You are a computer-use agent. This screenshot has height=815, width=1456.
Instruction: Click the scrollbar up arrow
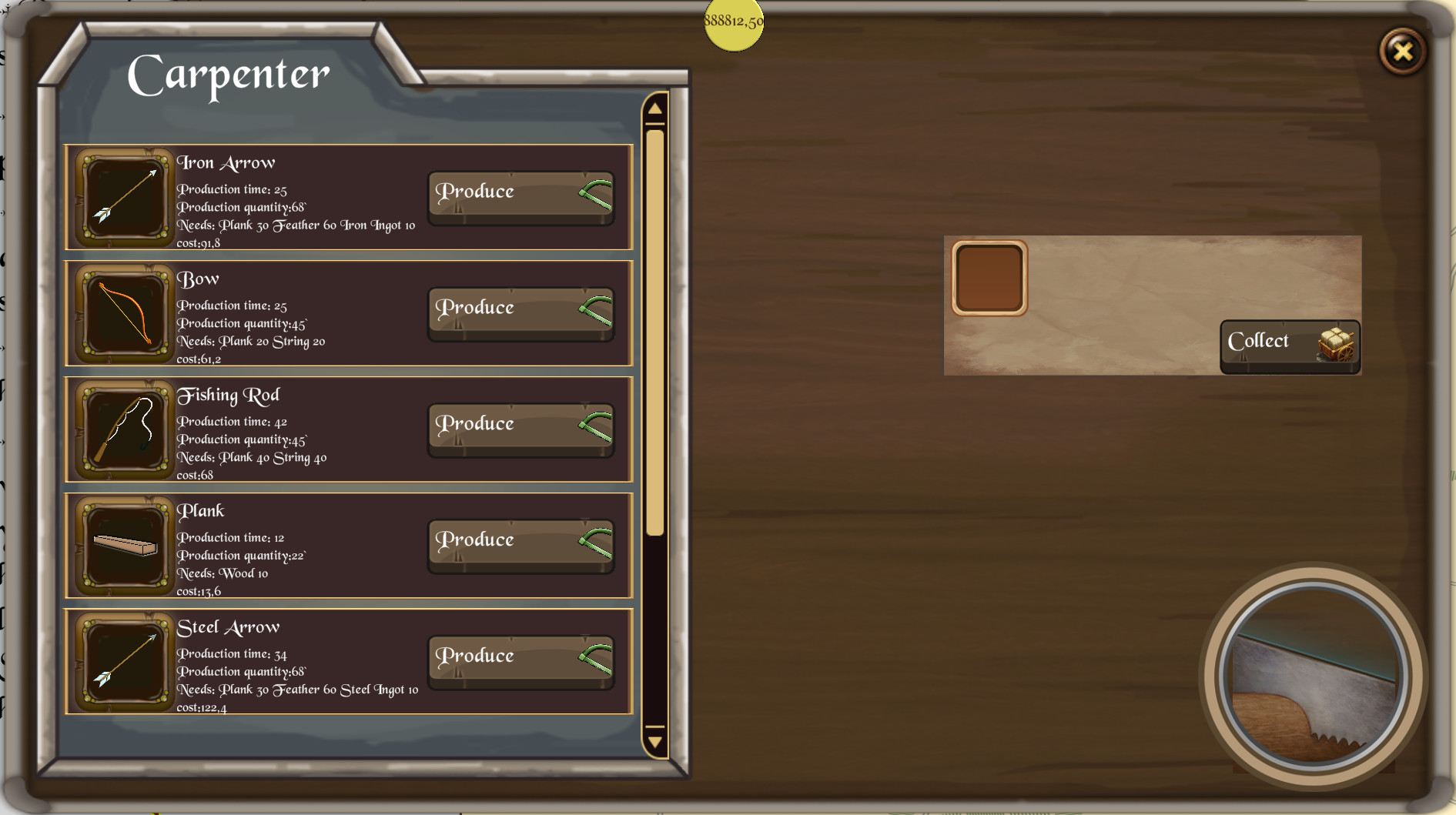(x=654, y=109)
